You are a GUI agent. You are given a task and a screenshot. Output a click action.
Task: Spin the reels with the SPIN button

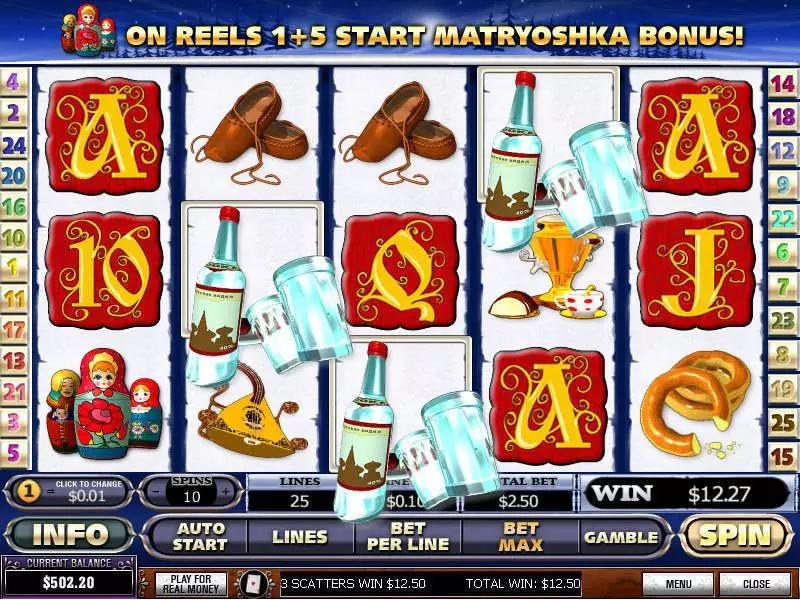coord(736,535)
